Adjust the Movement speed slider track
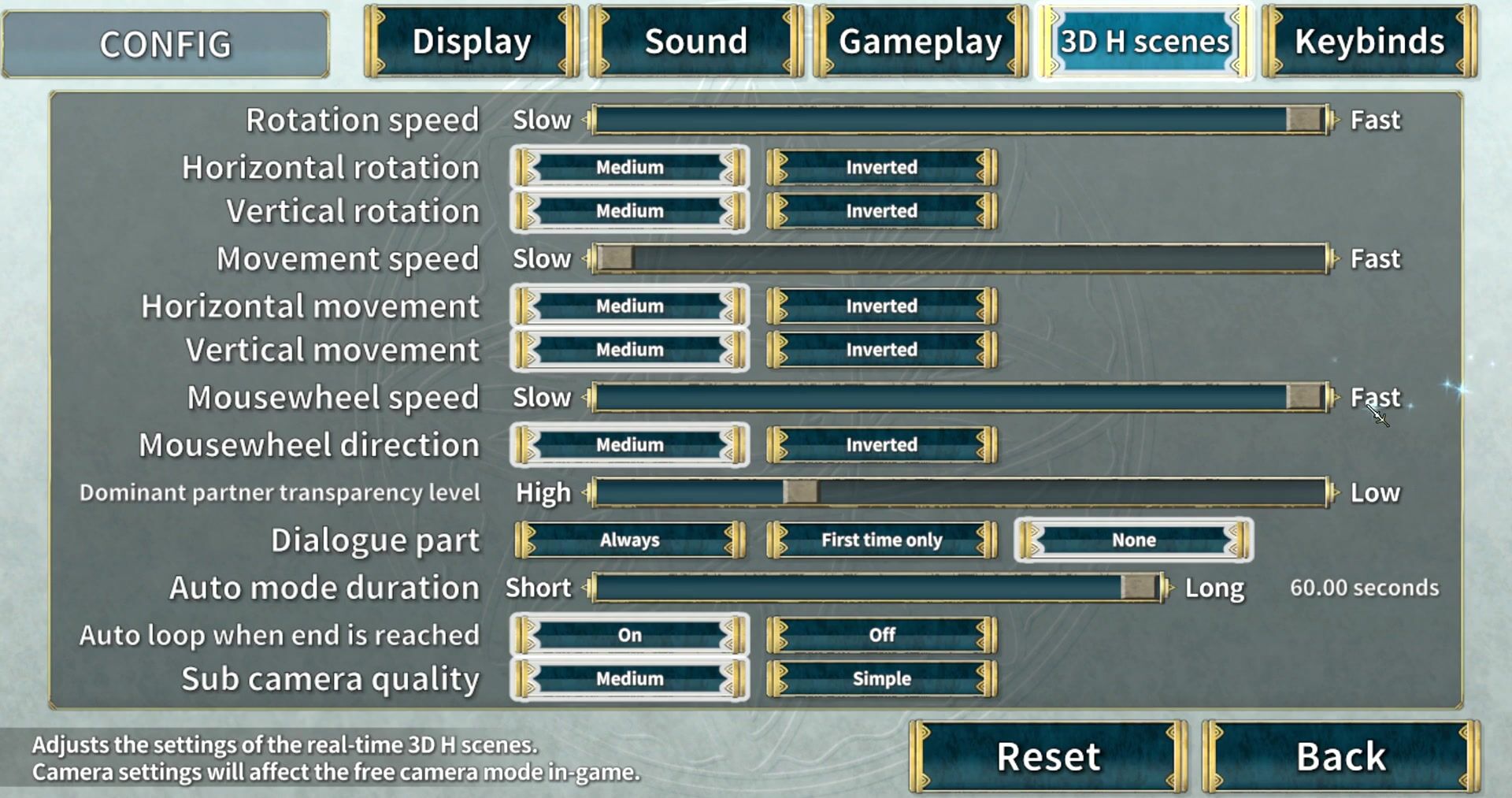This screenshot has height=798, width=1512. tap(959, 258)
